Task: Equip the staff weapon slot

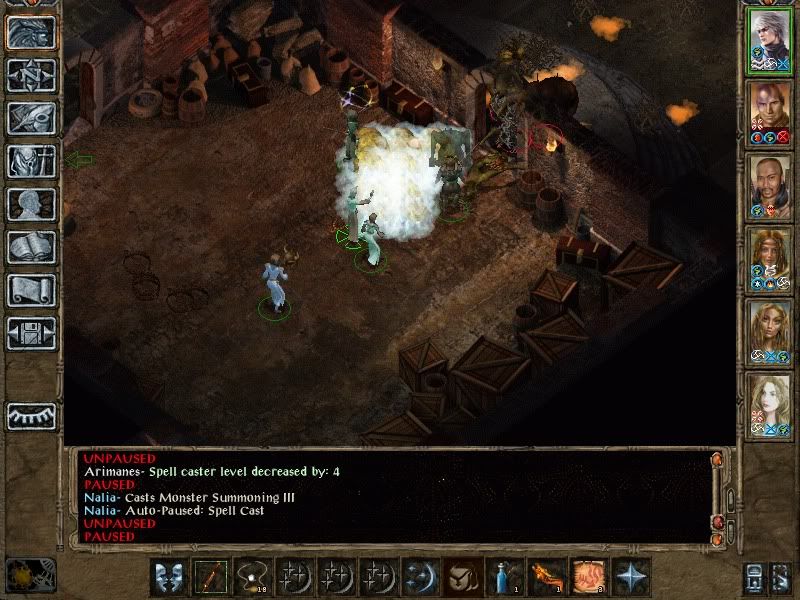Action: (209, 578)
